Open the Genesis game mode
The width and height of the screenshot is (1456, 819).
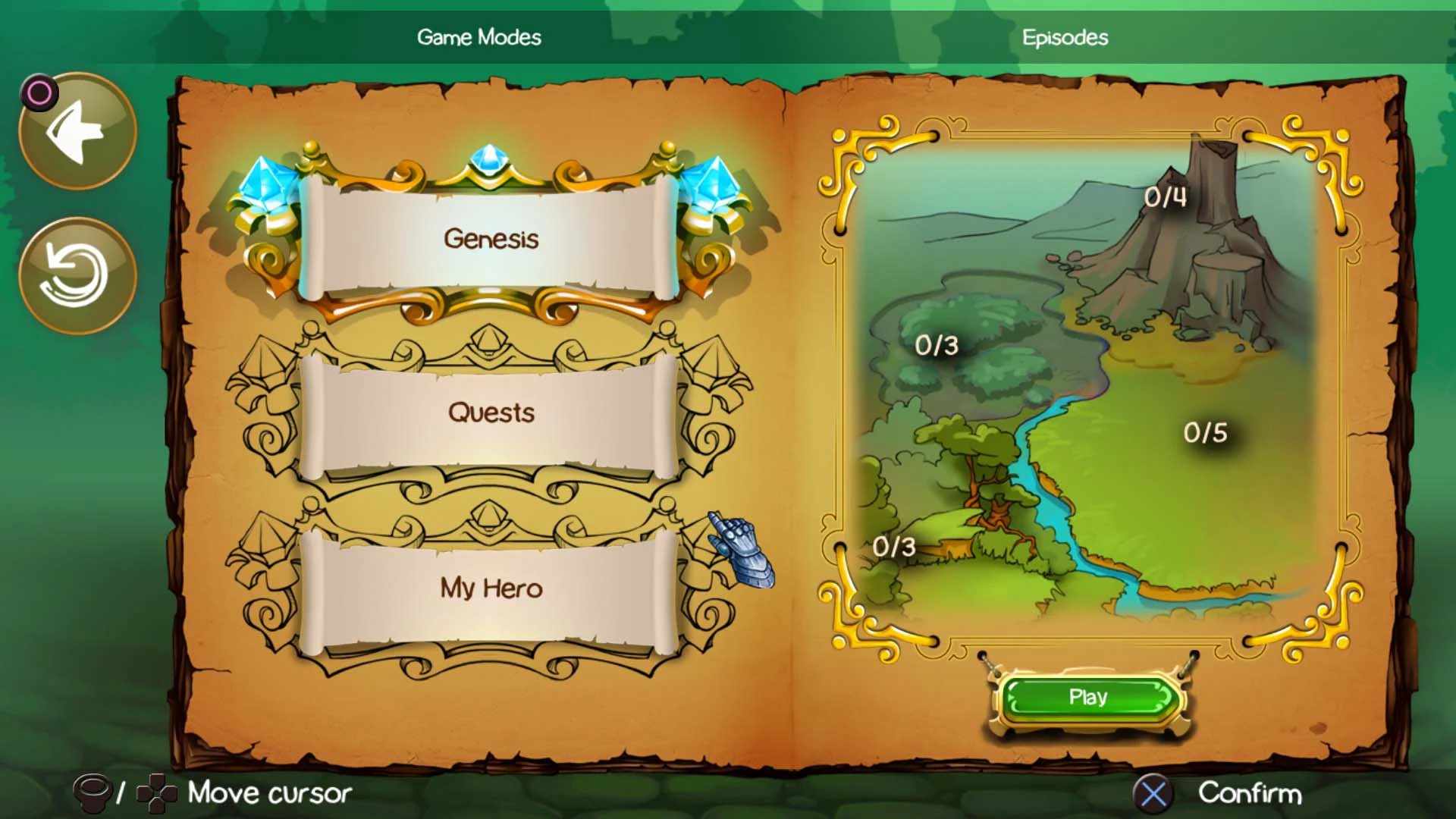[491, 237]
